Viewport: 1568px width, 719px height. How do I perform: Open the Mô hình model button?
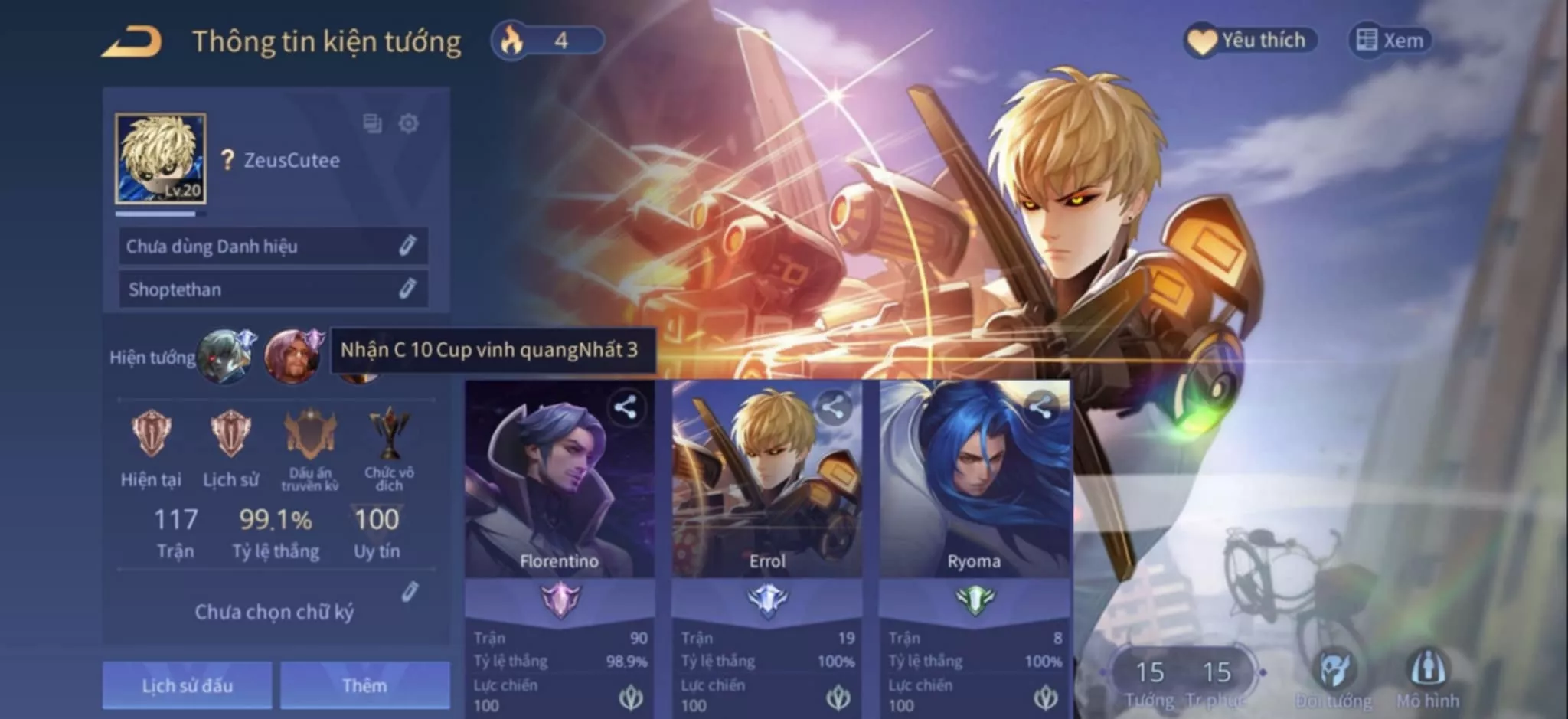coord(1428,678)
